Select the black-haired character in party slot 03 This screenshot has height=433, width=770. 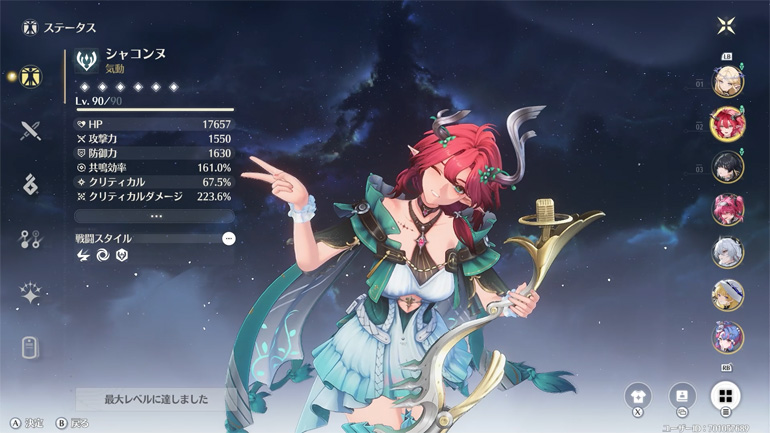pos(727,167)
